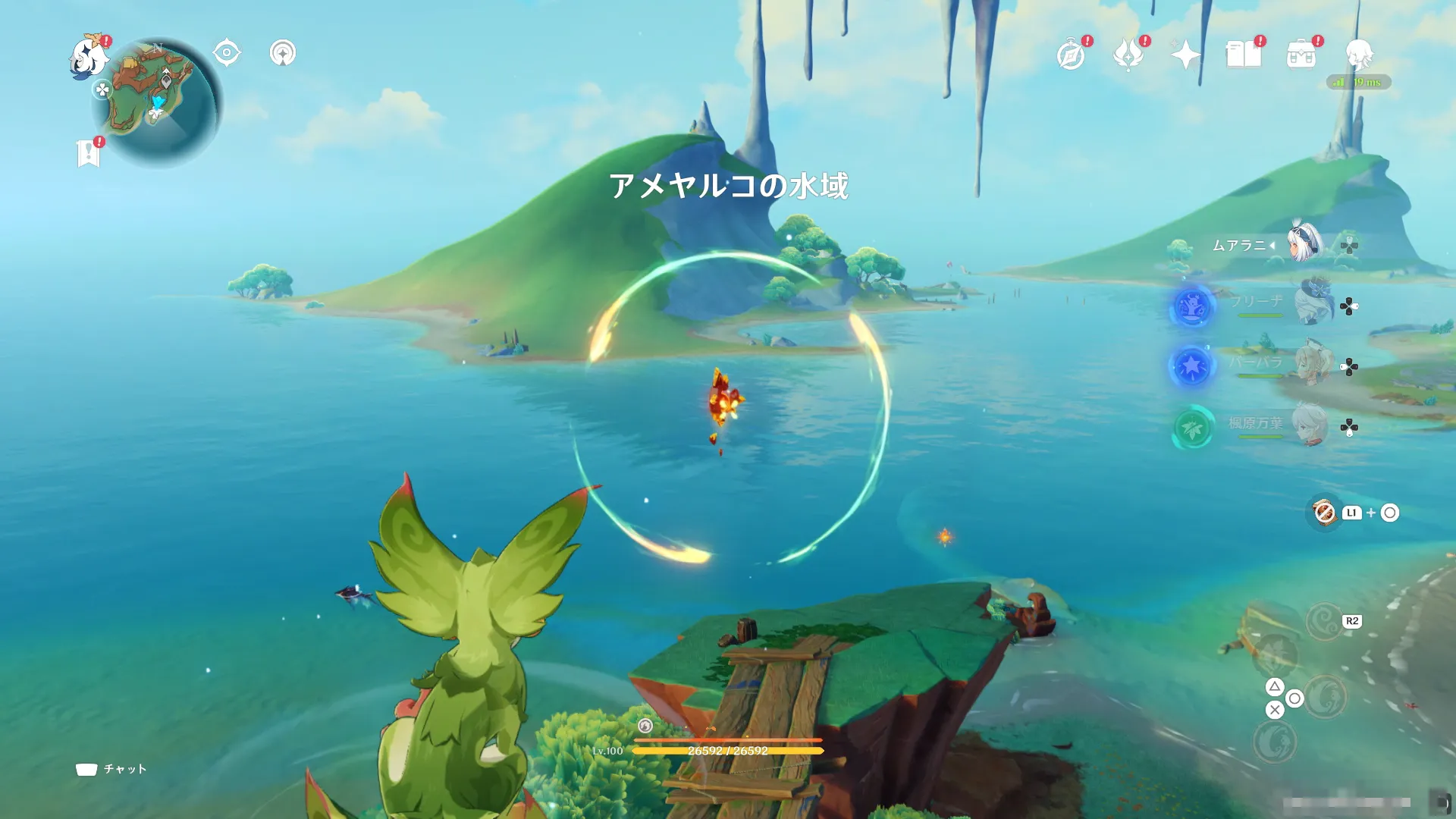Select party member ムアラニ
This screenshot has height=819, width=1456.
pos(1304,244)
